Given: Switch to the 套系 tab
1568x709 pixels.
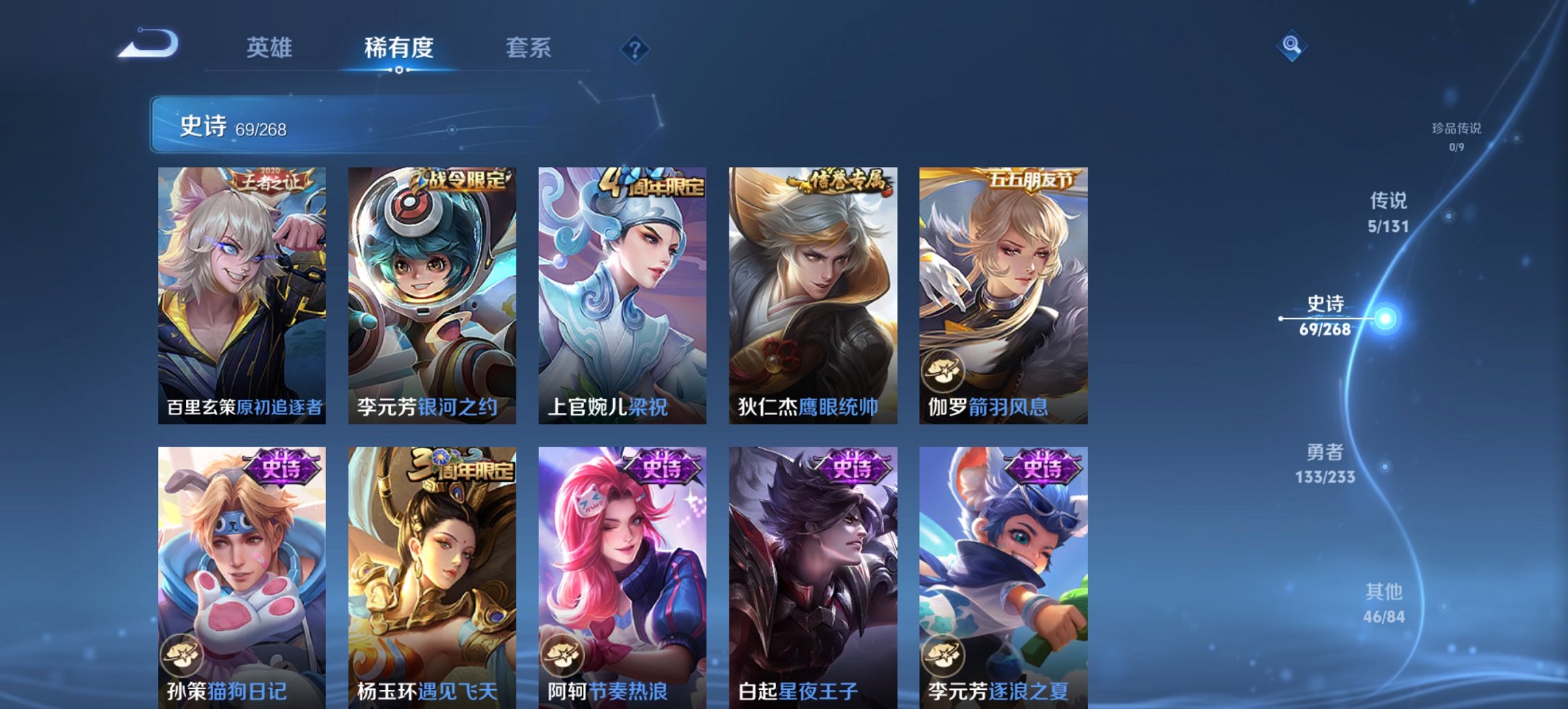Looking at the screenshot, I should pyautogui.click(x=529, y=48).
